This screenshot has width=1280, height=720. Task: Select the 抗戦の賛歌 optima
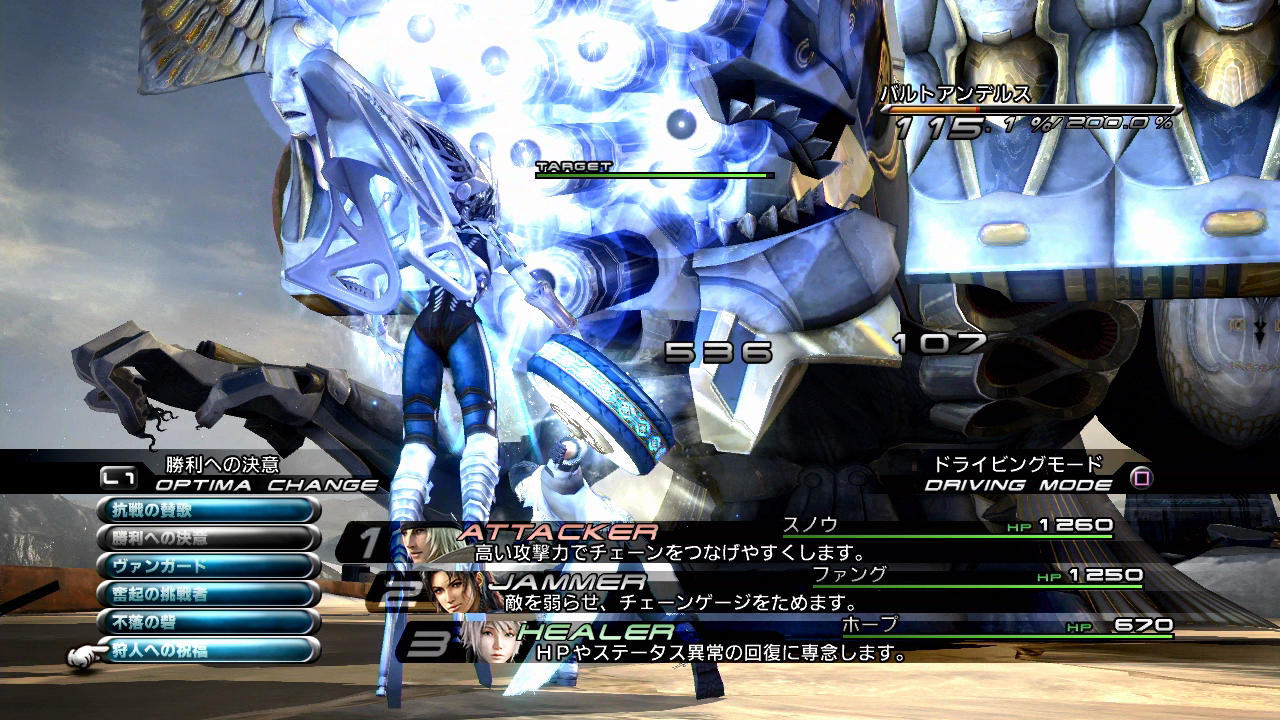click(x=208, y=510)
